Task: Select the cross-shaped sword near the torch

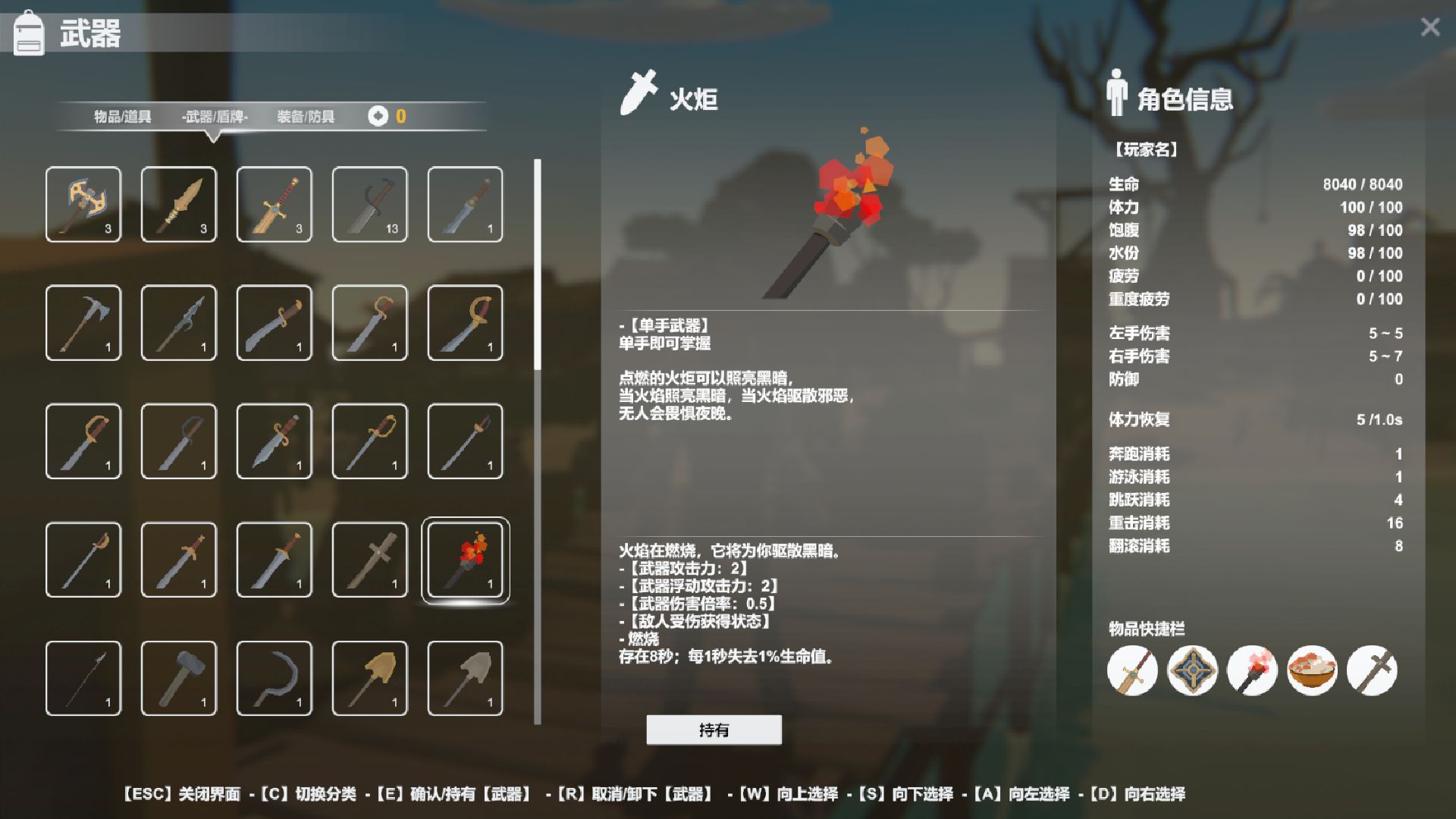Action: [369, 560]
